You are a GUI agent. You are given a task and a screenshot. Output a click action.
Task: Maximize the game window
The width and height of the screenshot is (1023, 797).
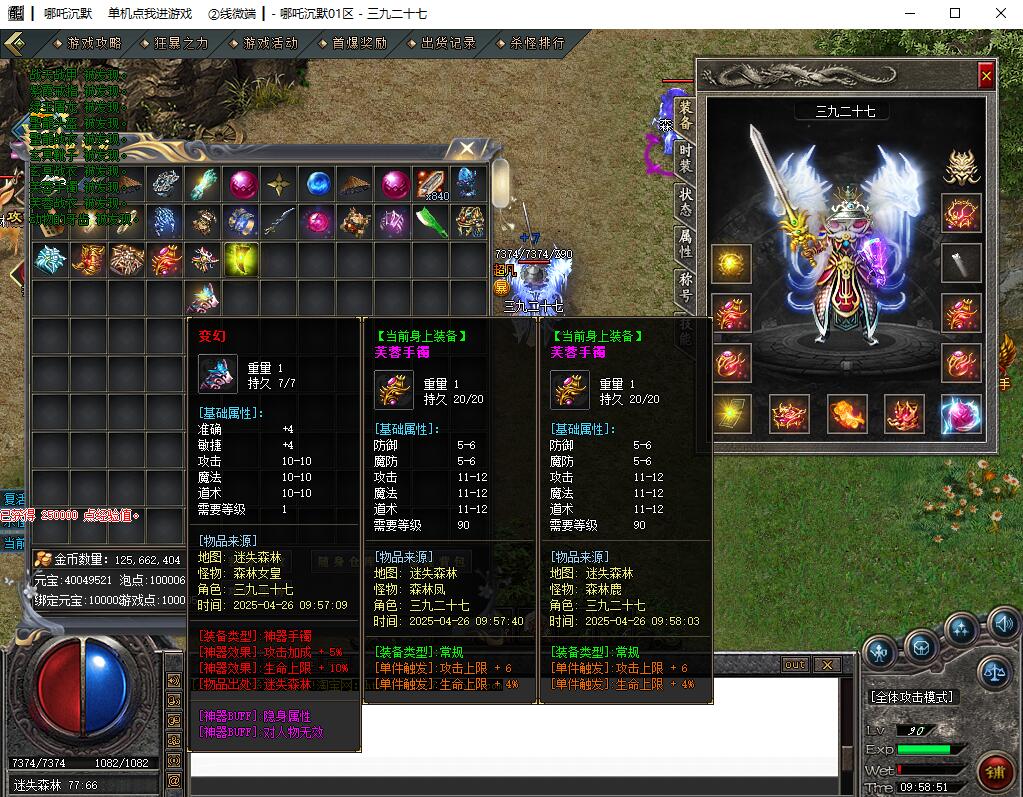tap(955, 13)
